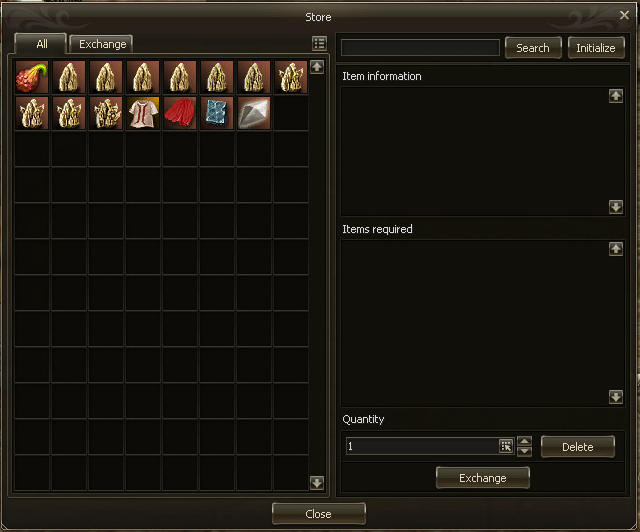Switch to the All tab

point(41,44)
